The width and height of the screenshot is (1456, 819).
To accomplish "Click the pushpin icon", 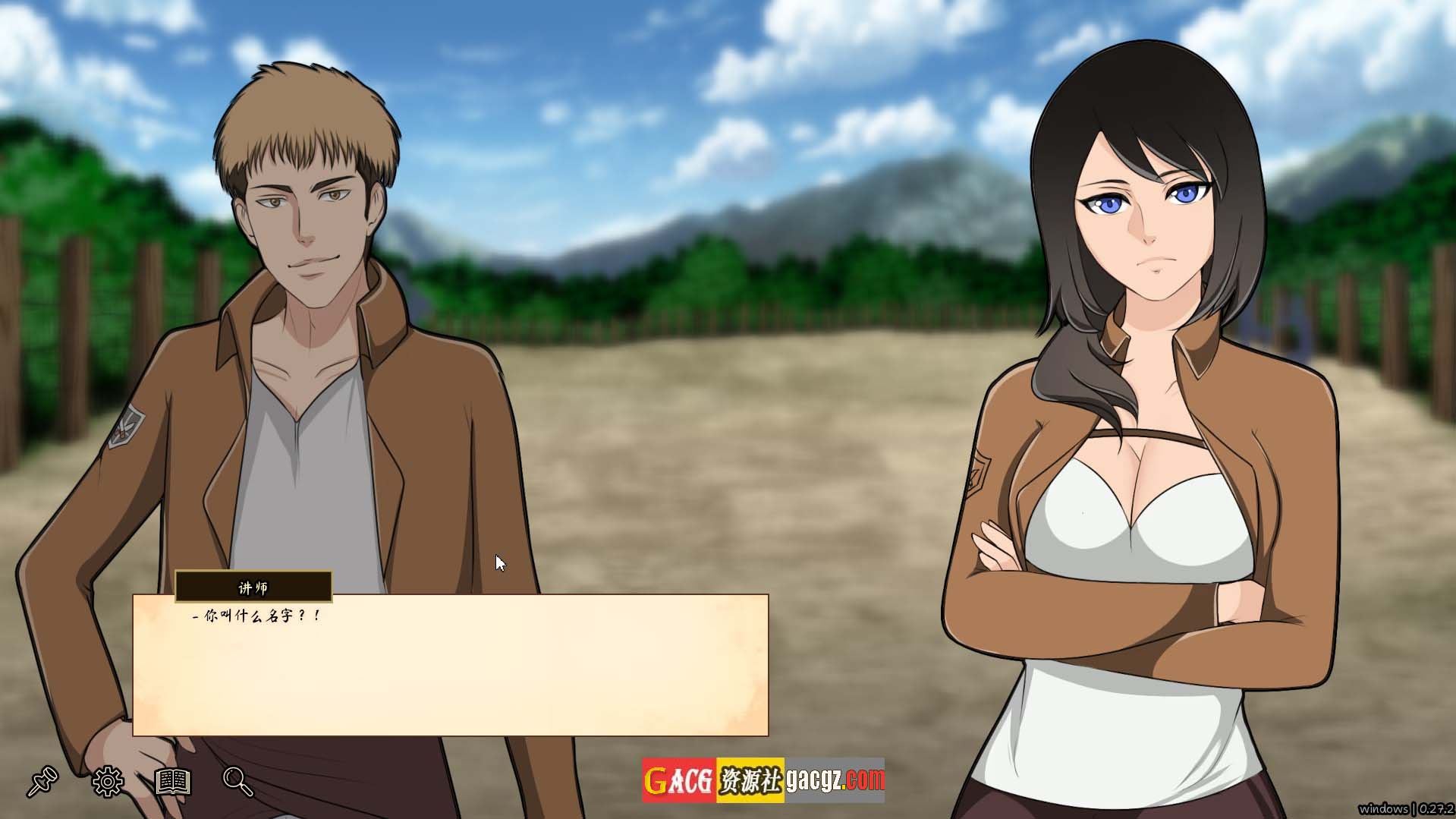I will point(42,781).
